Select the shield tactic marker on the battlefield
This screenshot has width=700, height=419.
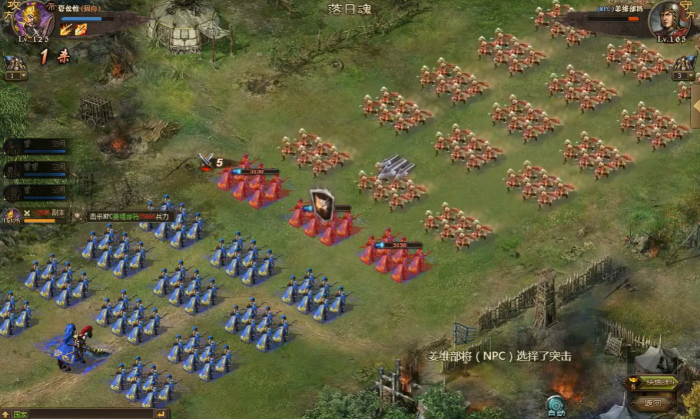coord(321,204)
